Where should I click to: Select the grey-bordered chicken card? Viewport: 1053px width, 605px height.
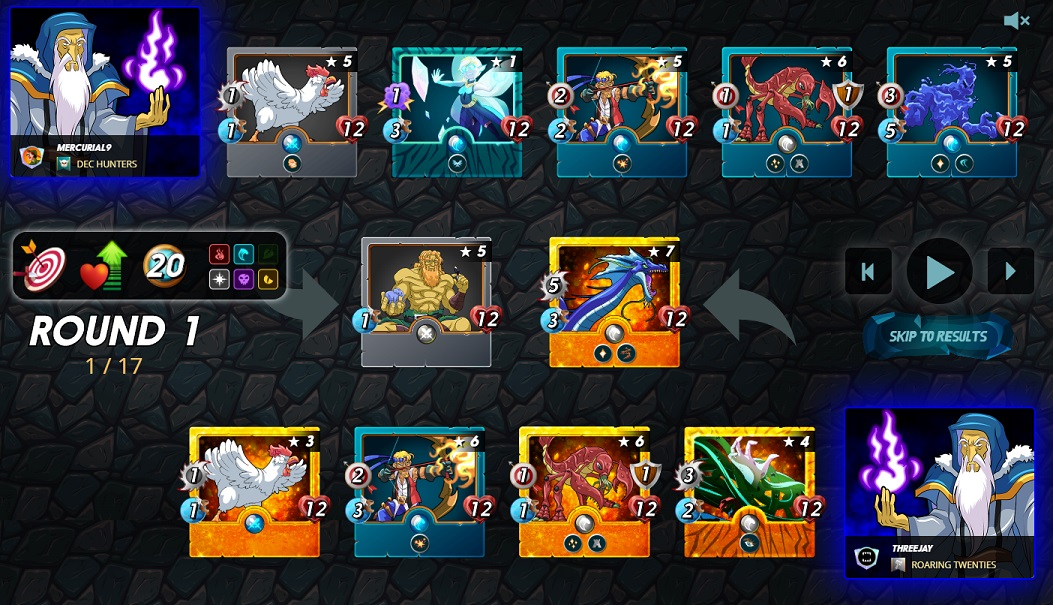tap(292, 112)
